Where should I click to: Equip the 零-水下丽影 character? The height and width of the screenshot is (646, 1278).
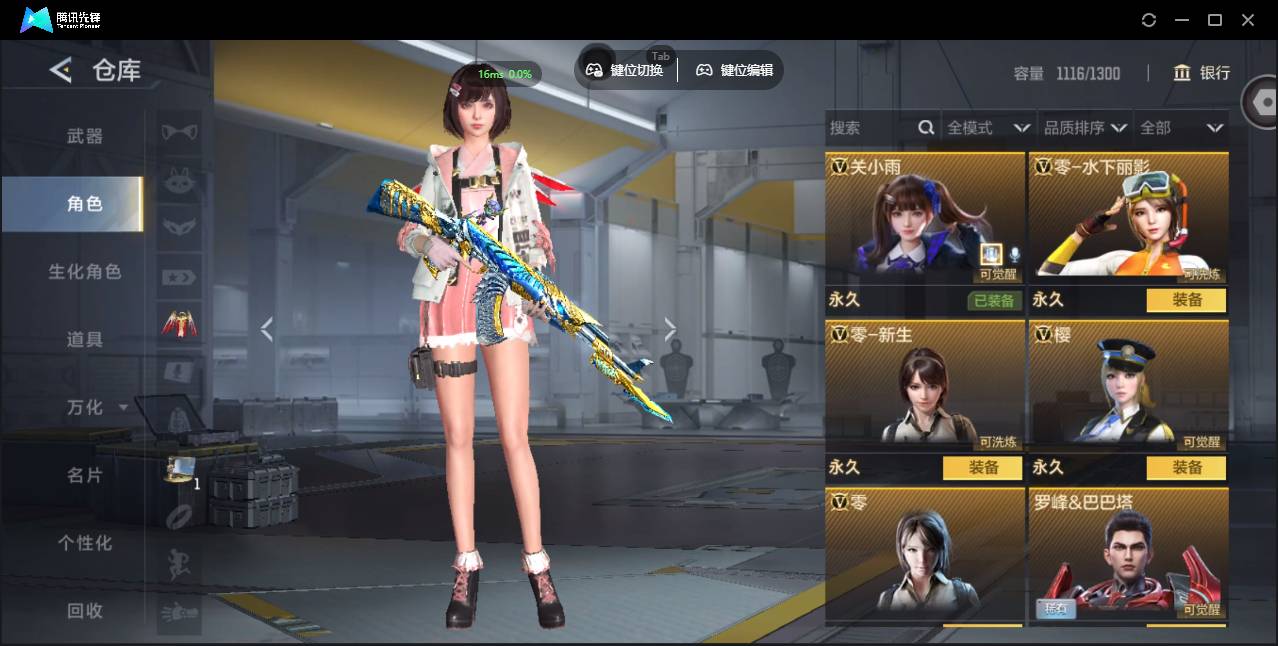coord(1186,300)
